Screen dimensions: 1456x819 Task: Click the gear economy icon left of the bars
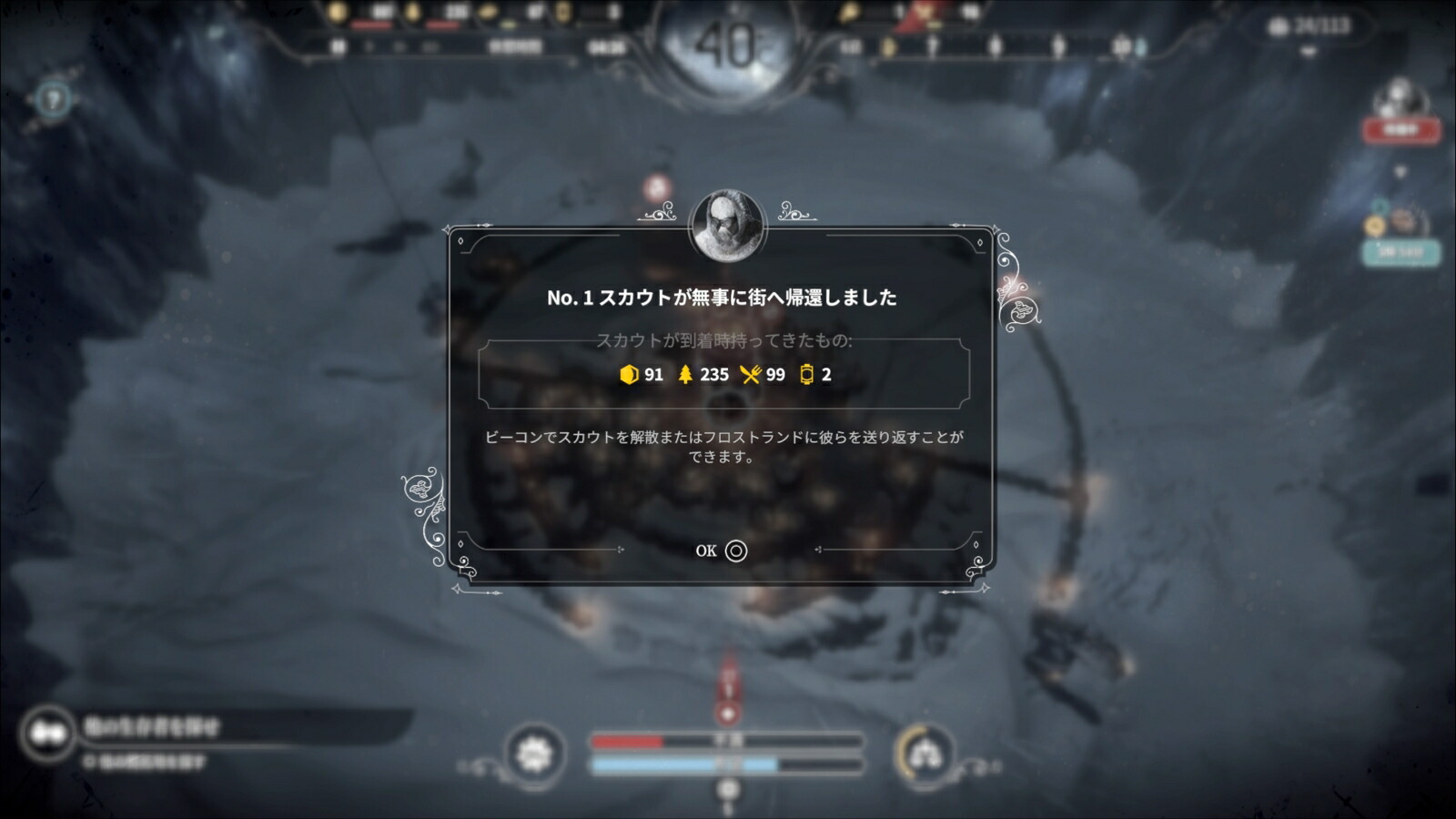click(533, 753)
